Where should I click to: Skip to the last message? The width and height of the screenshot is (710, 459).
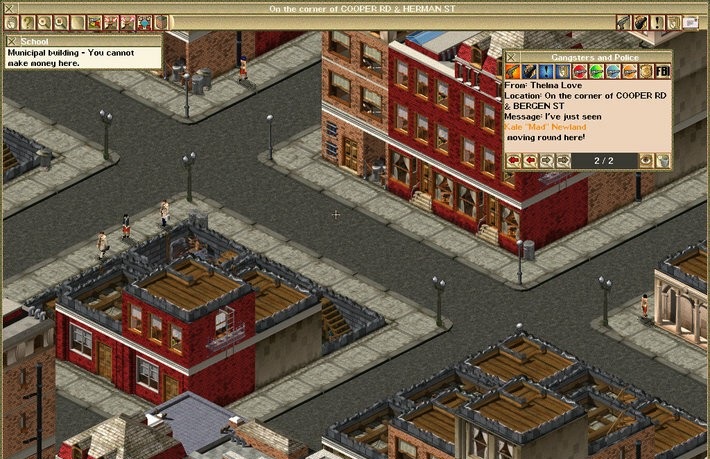click(x=564, y=159)
